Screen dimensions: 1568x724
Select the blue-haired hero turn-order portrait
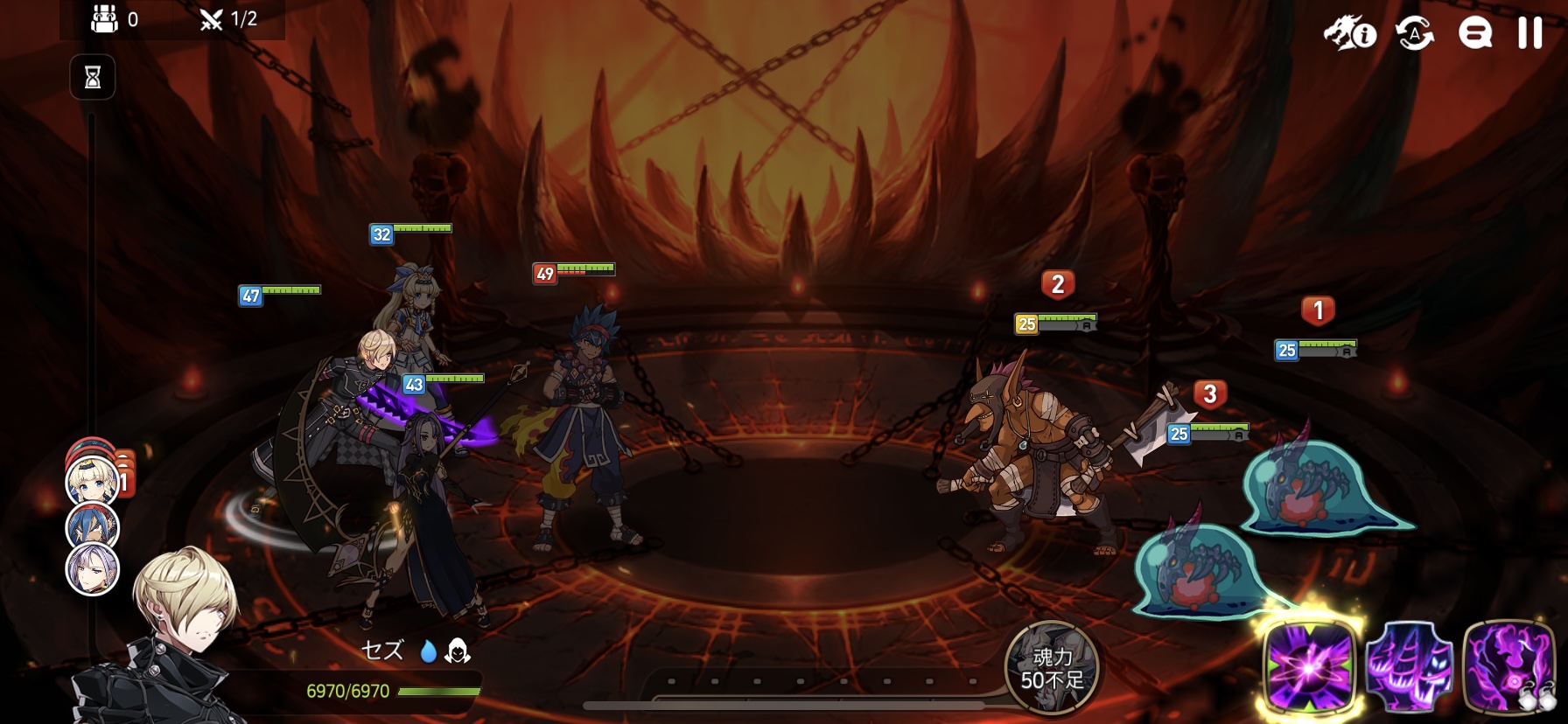coord(93,527)
